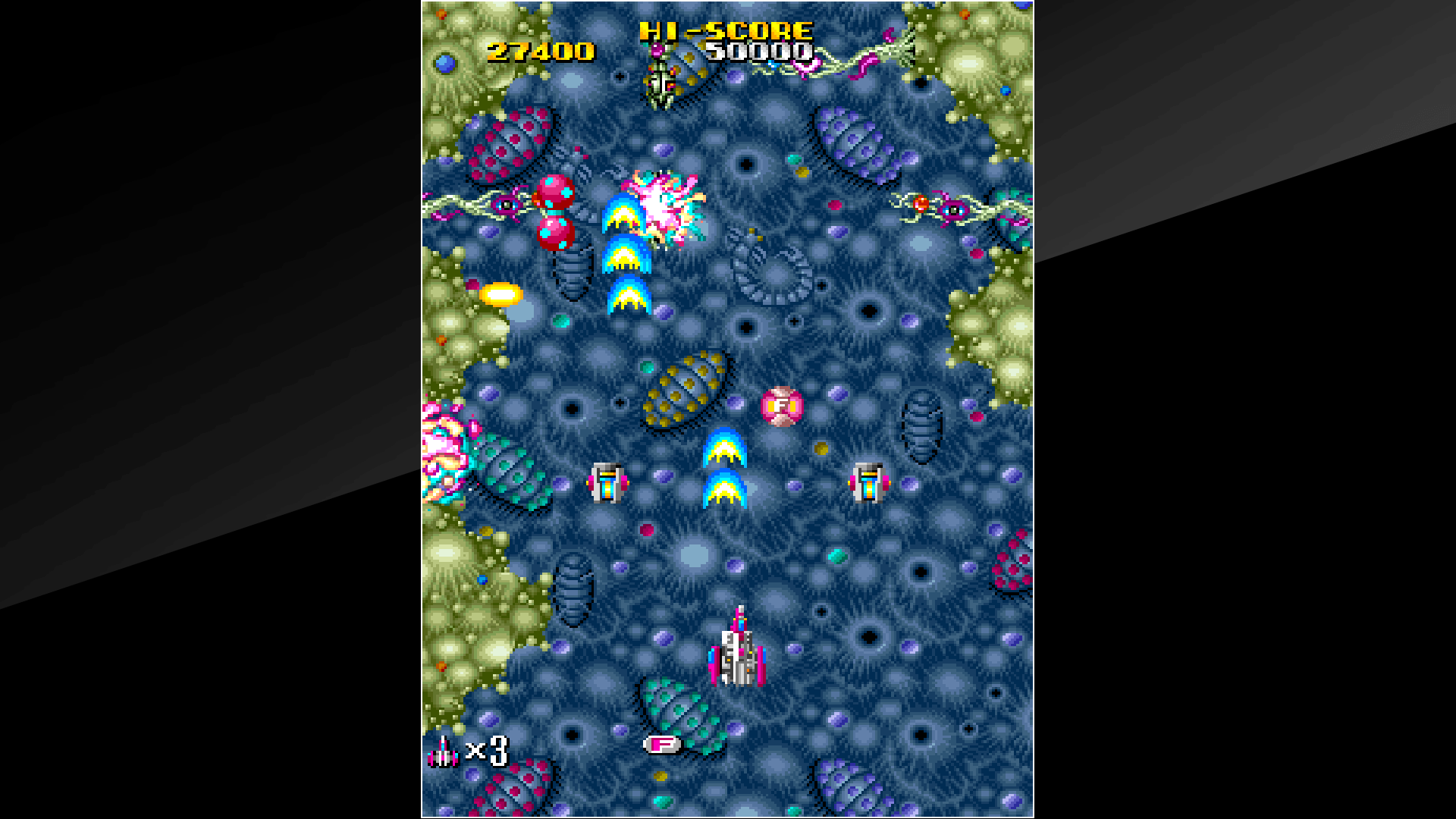Click the score 27400 display
Viewport: 1456px width, 819px height.
tap(540, 52)
